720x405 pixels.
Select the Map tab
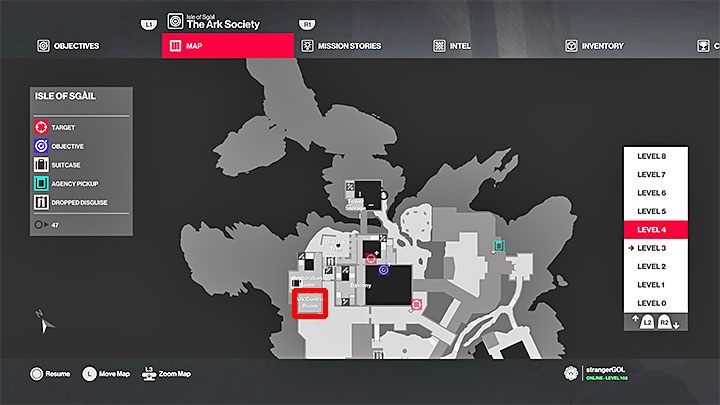pyautogui.click(x=227, y=46)
